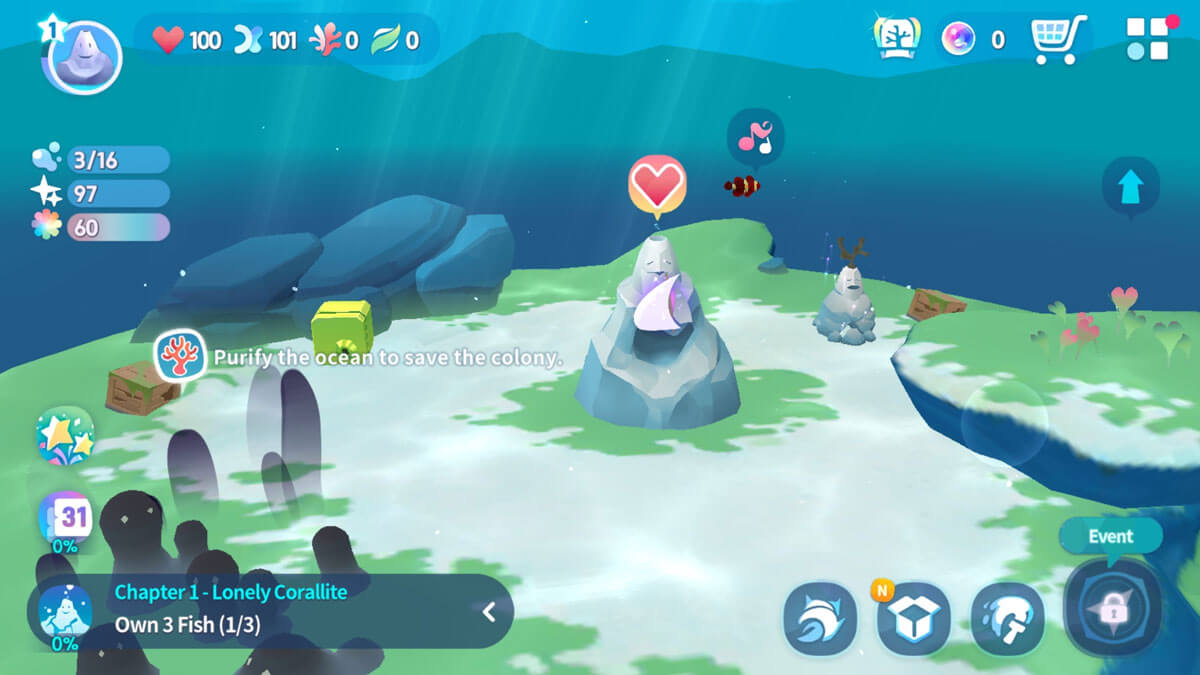The image size is (1200, 675).
Task: Tap the music note bubble
Action: [755, 136]
